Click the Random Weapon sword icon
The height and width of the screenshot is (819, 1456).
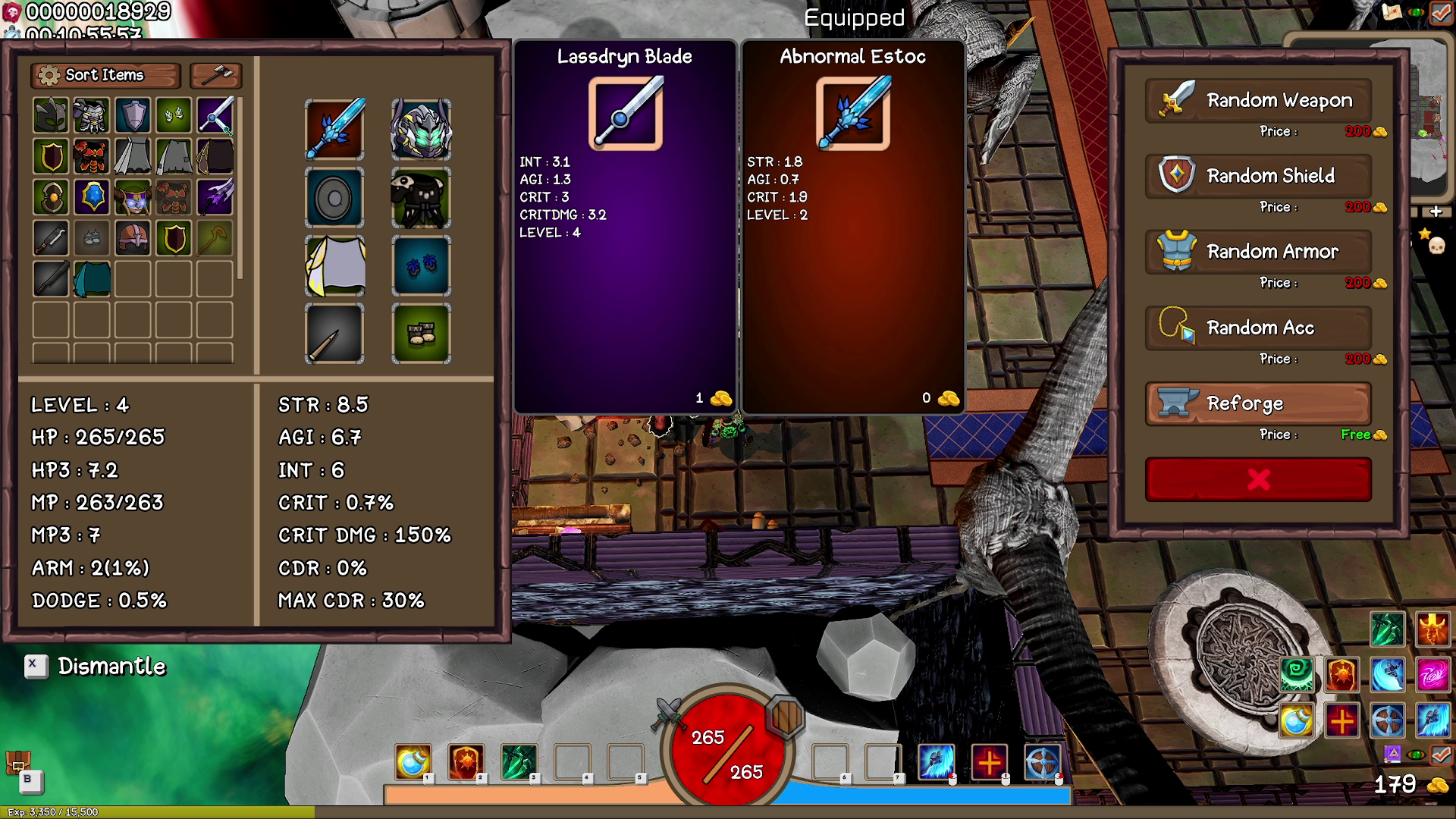point(1175,99)
